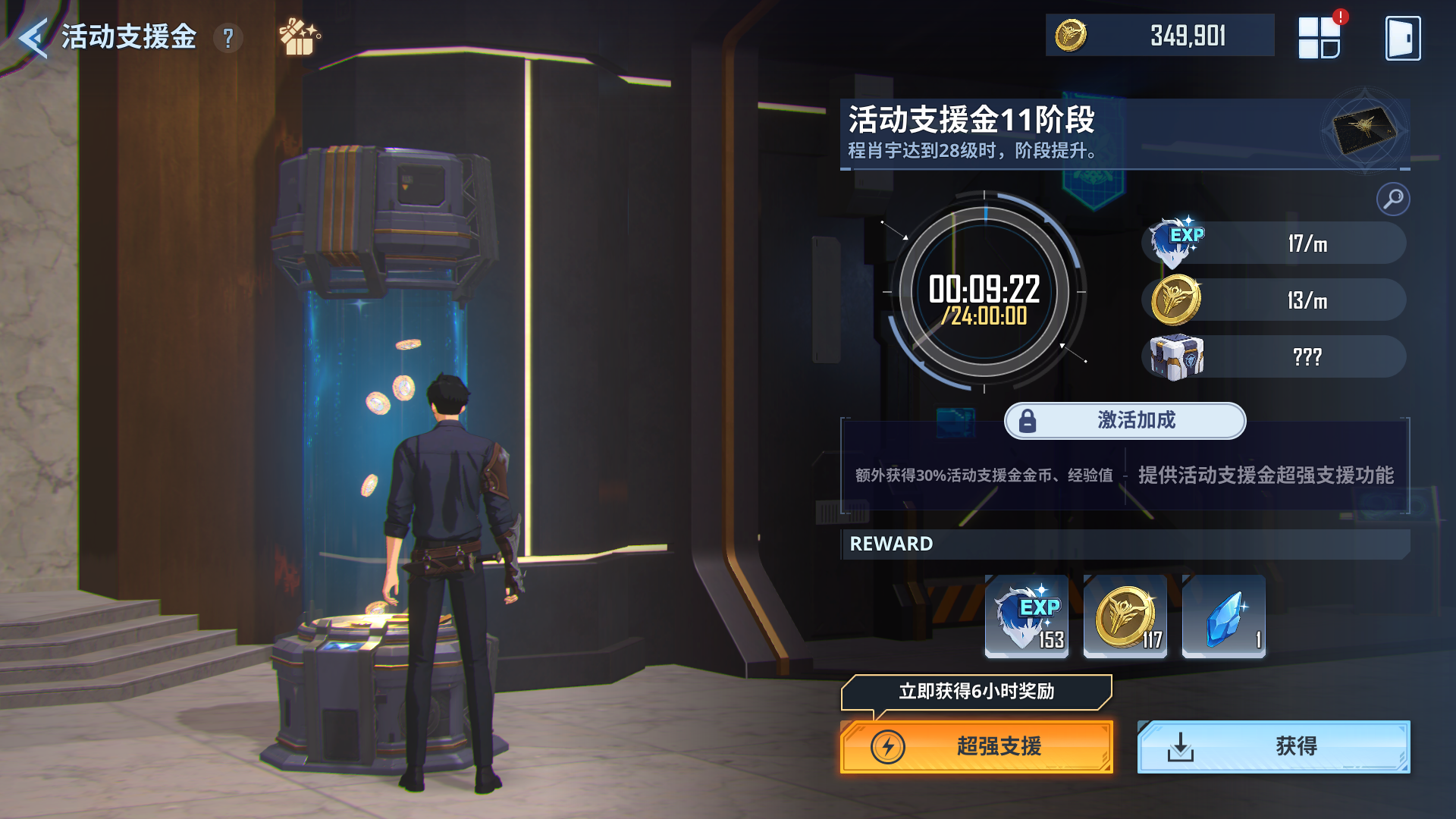Click the stage card icon in the banner
Viewport: 1456px width, 819px height.
point(1364,129)
